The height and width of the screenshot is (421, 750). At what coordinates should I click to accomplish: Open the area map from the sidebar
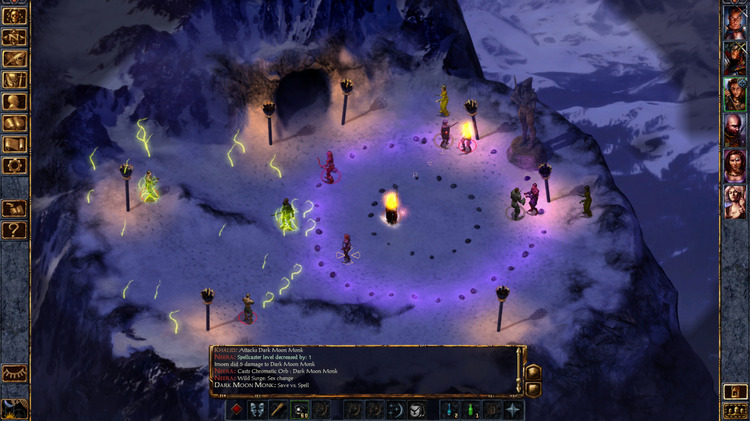click(x=14, y=38)
